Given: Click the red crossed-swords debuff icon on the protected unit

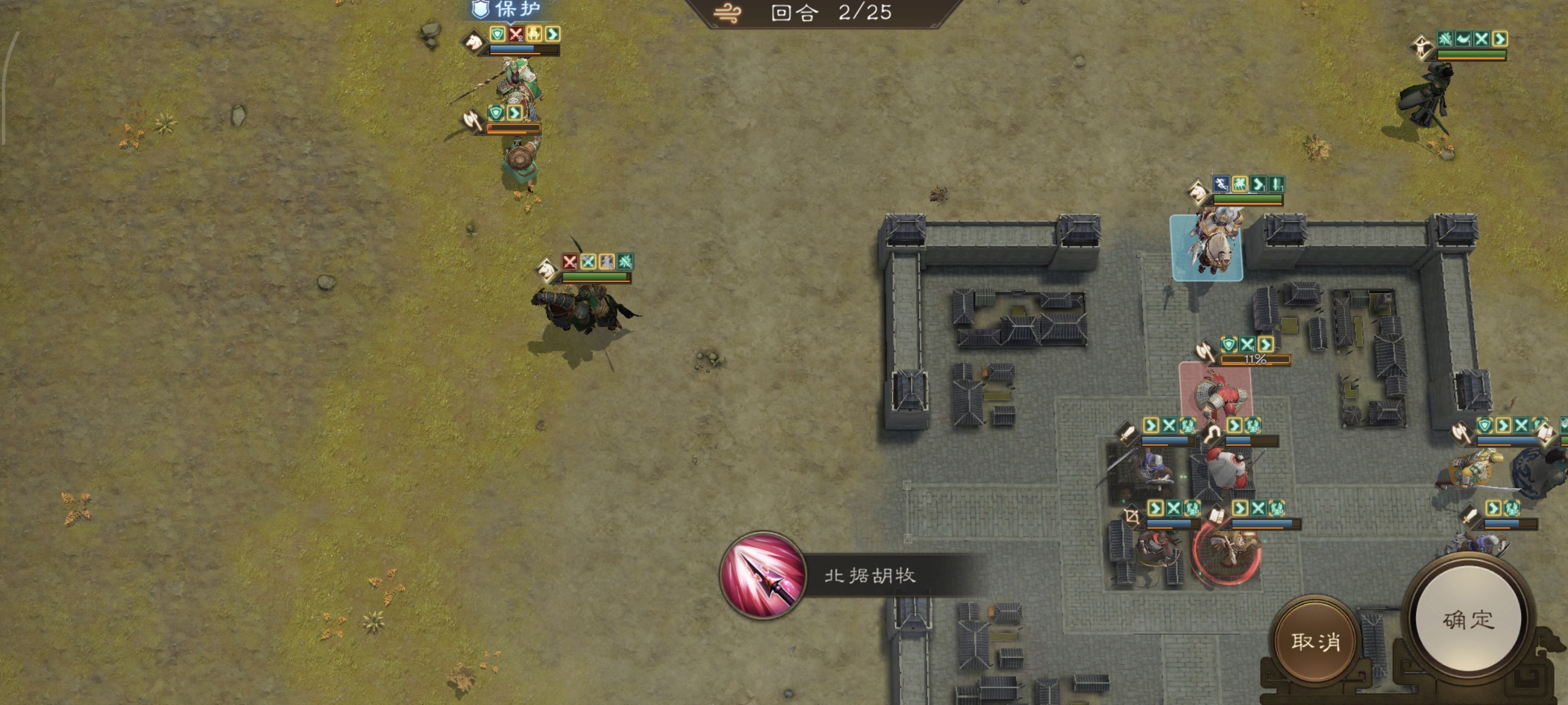Looking at the screenshot, I should coord(516,35).
